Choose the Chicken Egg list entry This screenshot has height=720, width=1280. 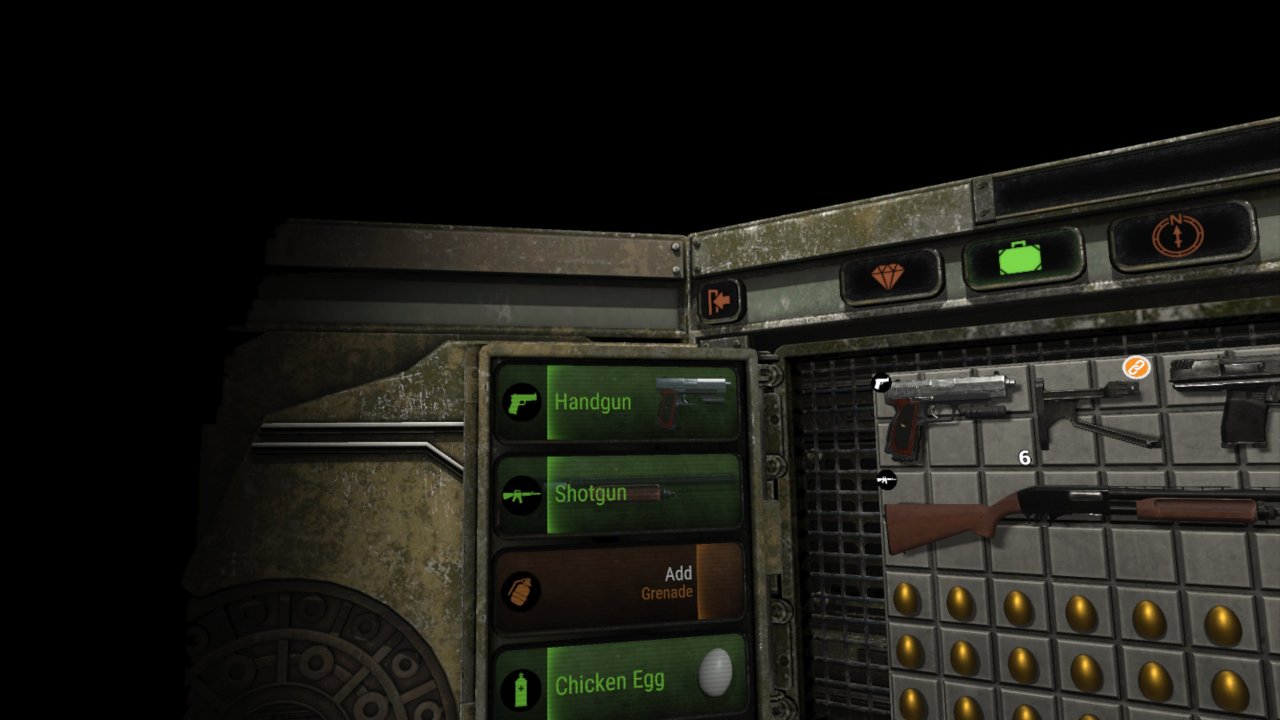(x=612, y=682)
